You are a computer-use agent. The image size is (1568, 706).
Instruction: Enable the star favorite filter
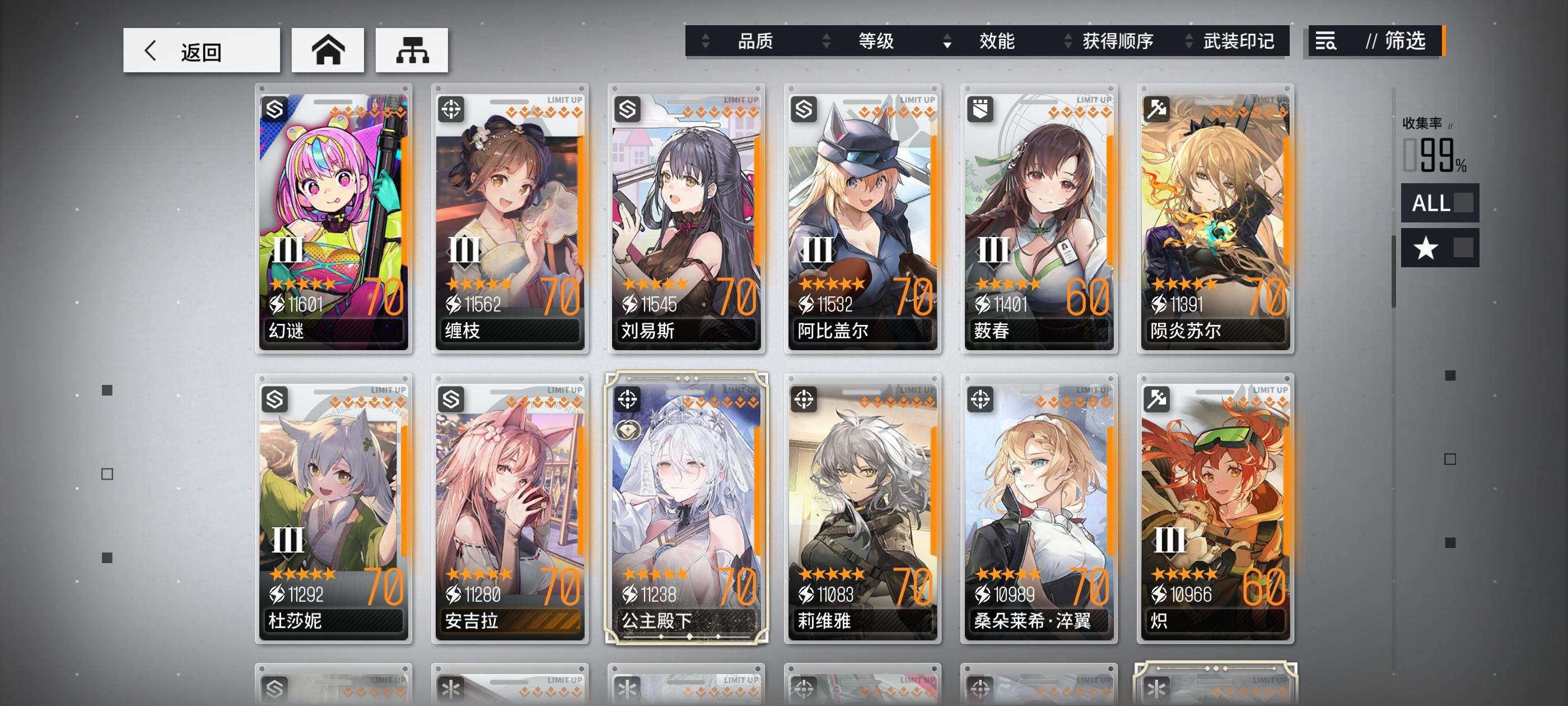[1440, 248]
